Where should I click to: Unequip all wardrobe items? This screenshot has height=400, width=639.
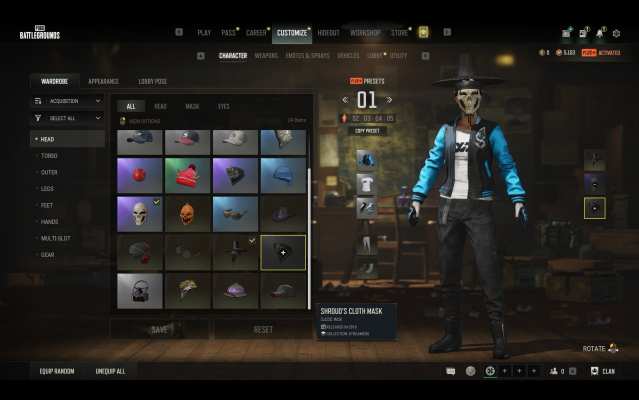(x=110, y=371)
